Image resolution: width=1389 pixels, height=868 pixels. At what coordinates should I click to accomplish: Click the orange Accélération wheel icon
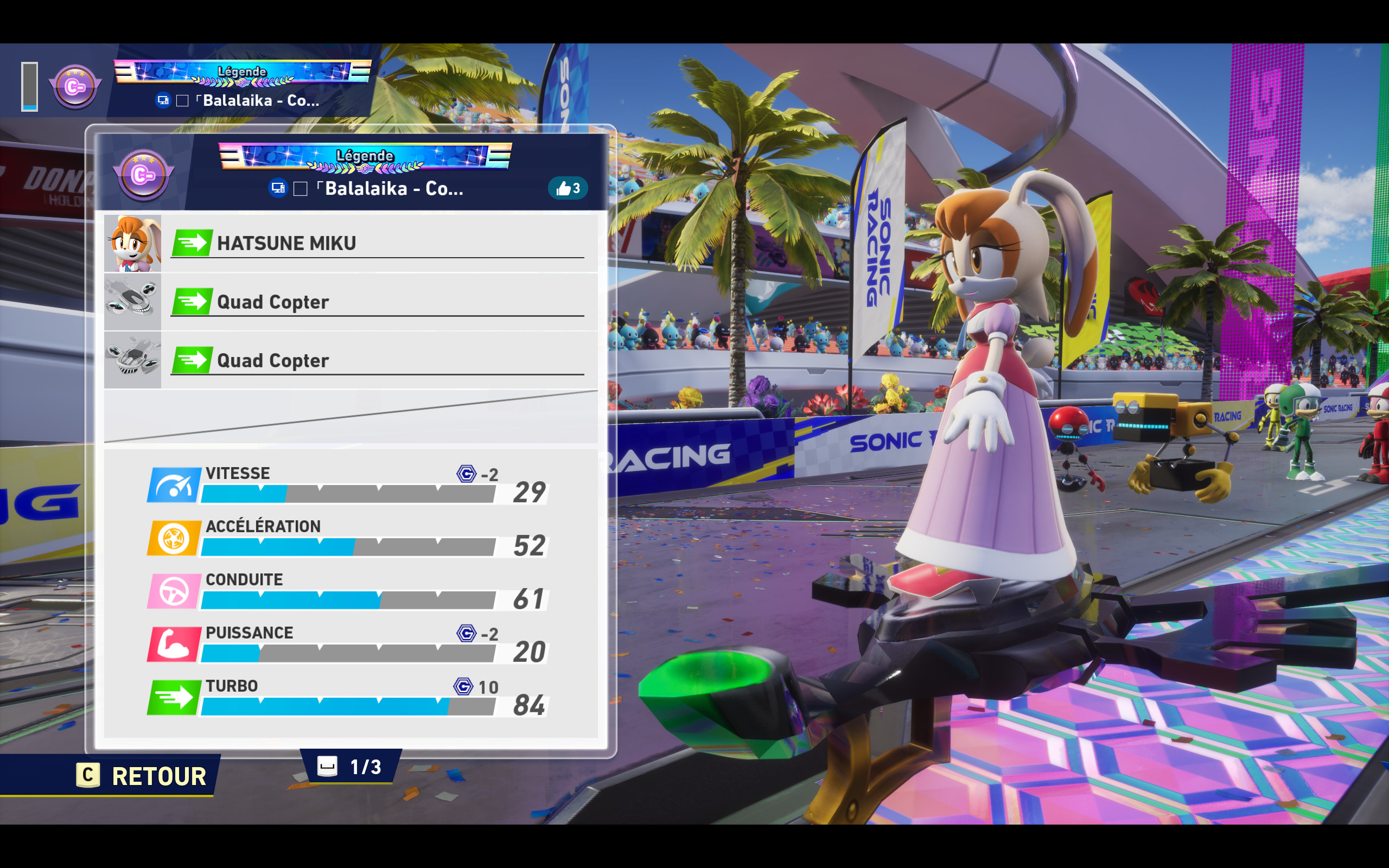click(174, 537)
